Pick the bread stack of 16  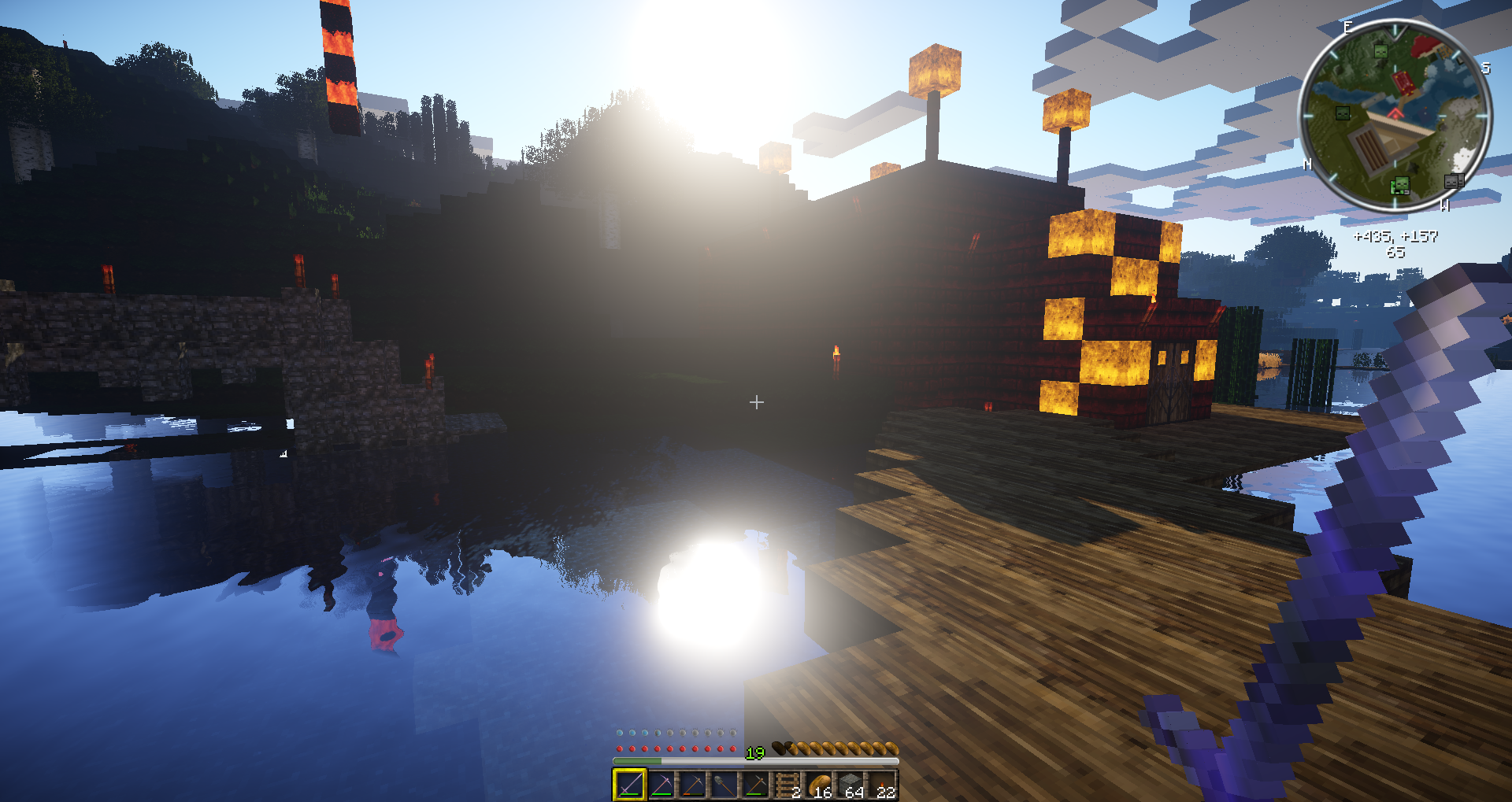819,785
